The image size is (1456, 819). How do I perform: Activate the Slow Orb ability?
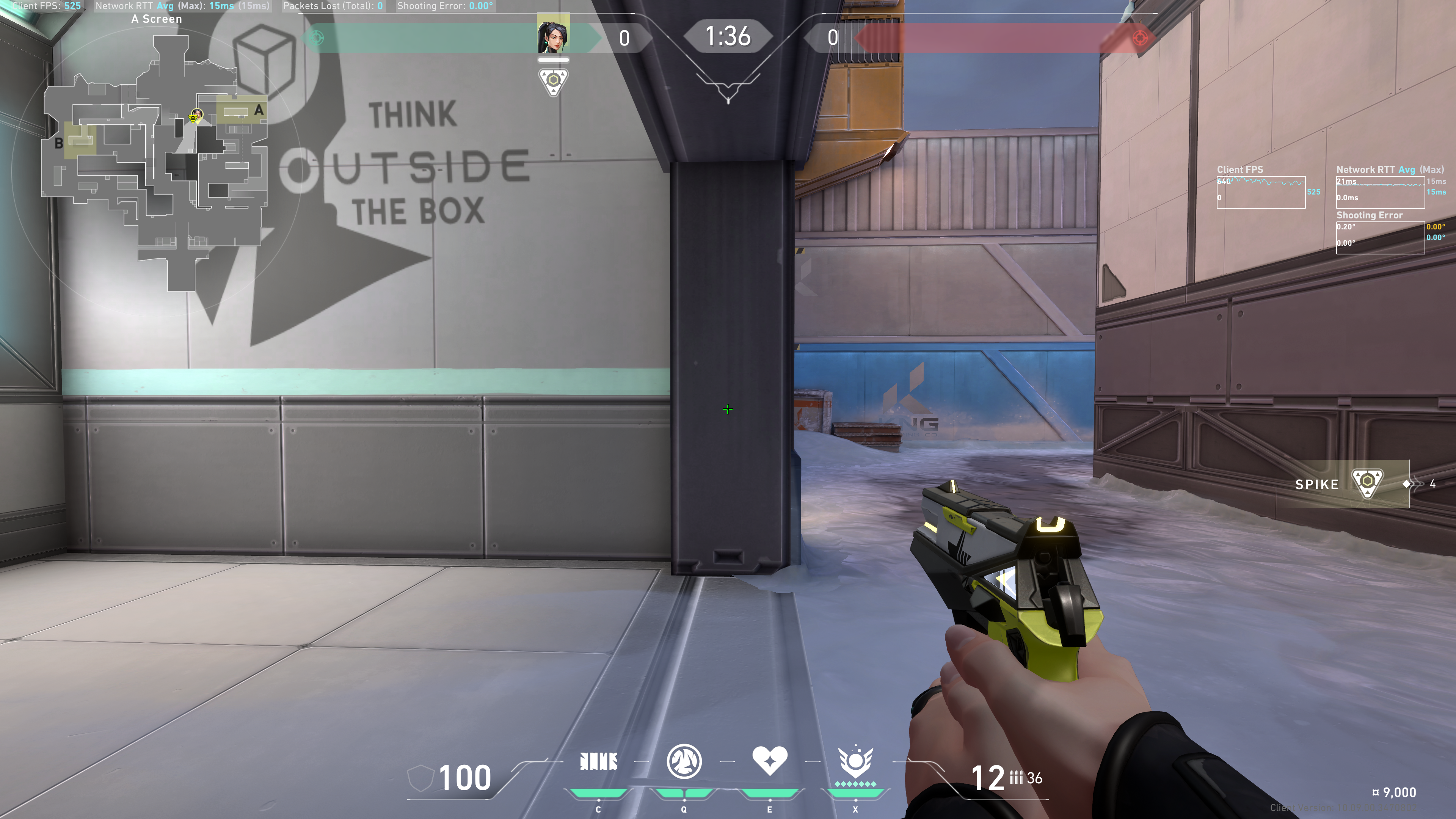coord(684,761)
